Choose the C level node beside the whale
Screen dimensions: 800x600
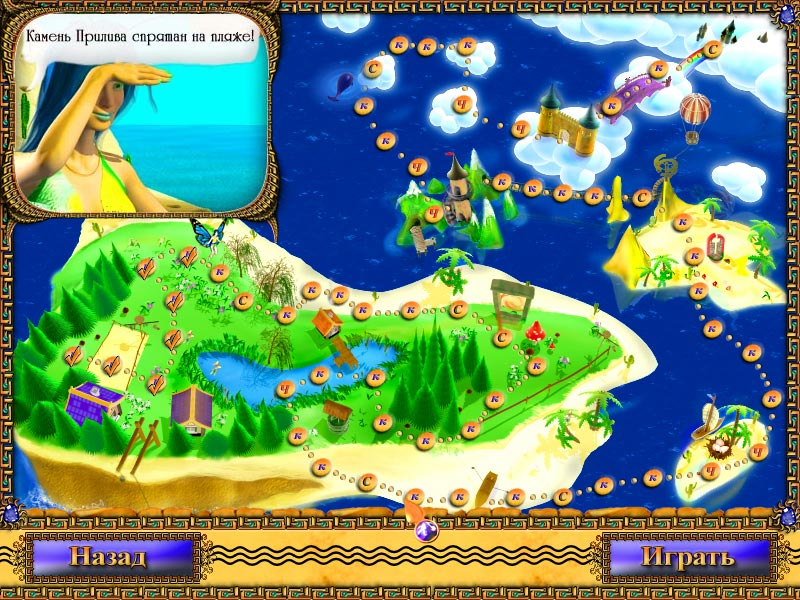click(373, 68)
